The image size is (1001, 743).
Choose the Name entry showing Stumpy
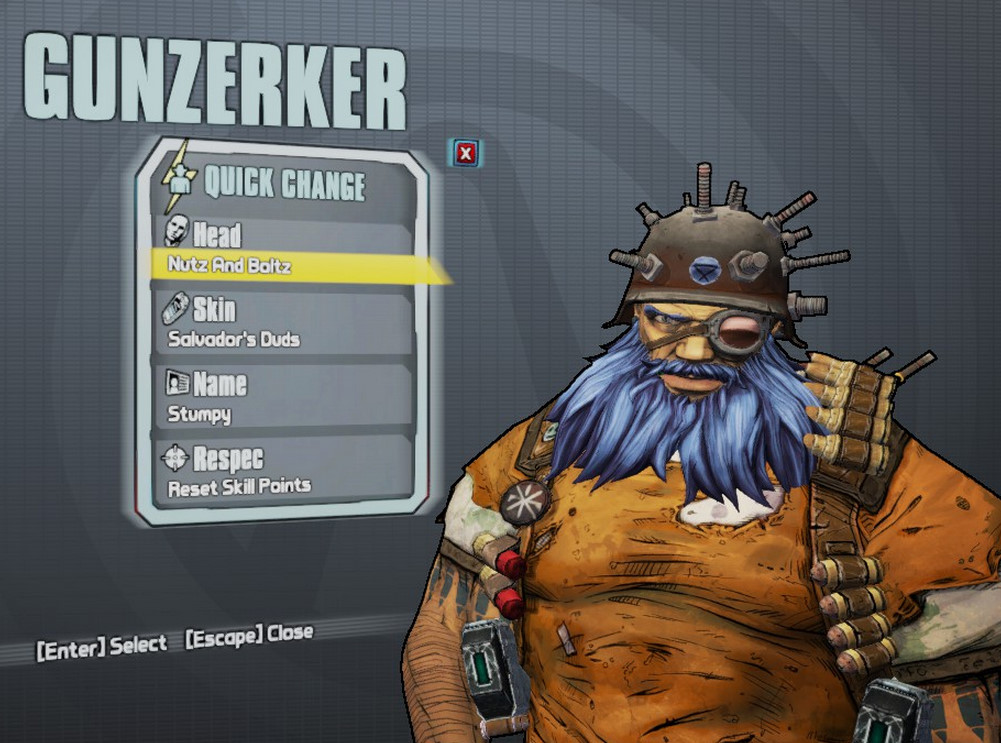coord(282,398)
